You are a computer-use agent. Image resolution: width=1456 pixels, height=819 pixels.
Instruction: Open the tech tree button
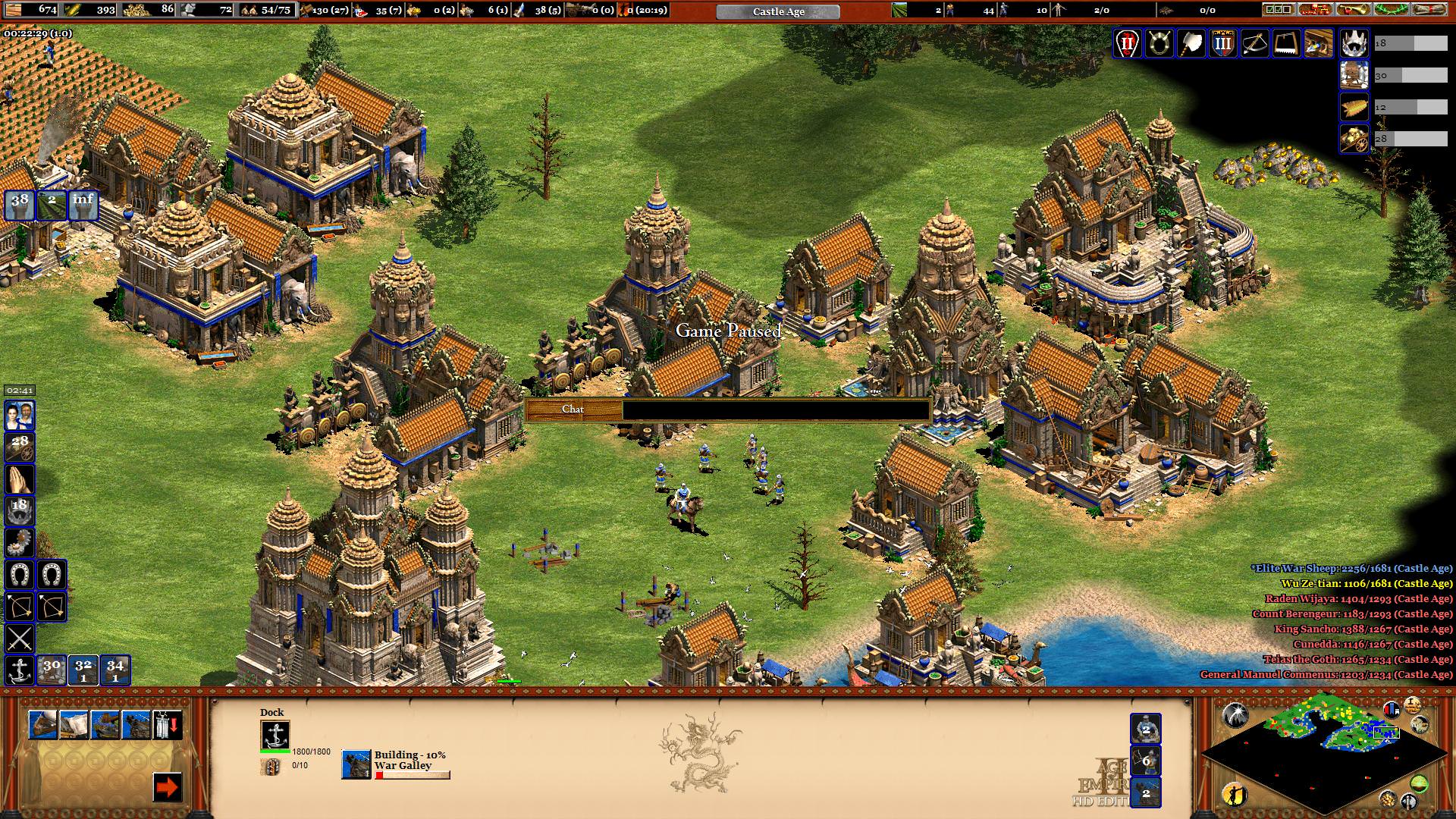pos(1316,10)
